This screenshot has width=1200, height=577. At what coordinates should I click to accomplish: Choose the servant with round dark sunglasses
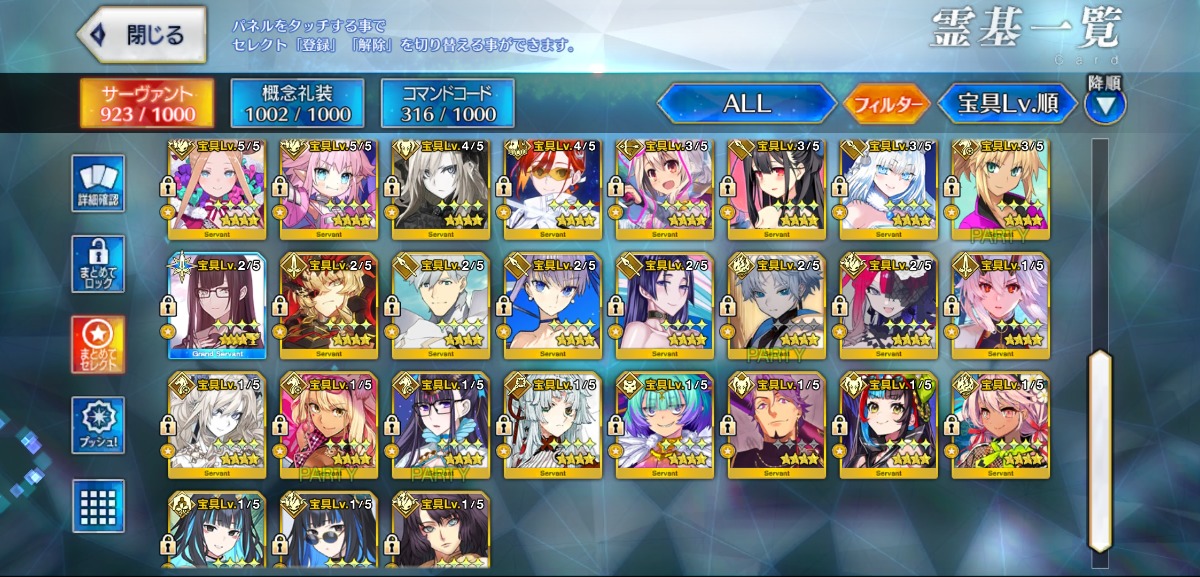tap(329, 527)
